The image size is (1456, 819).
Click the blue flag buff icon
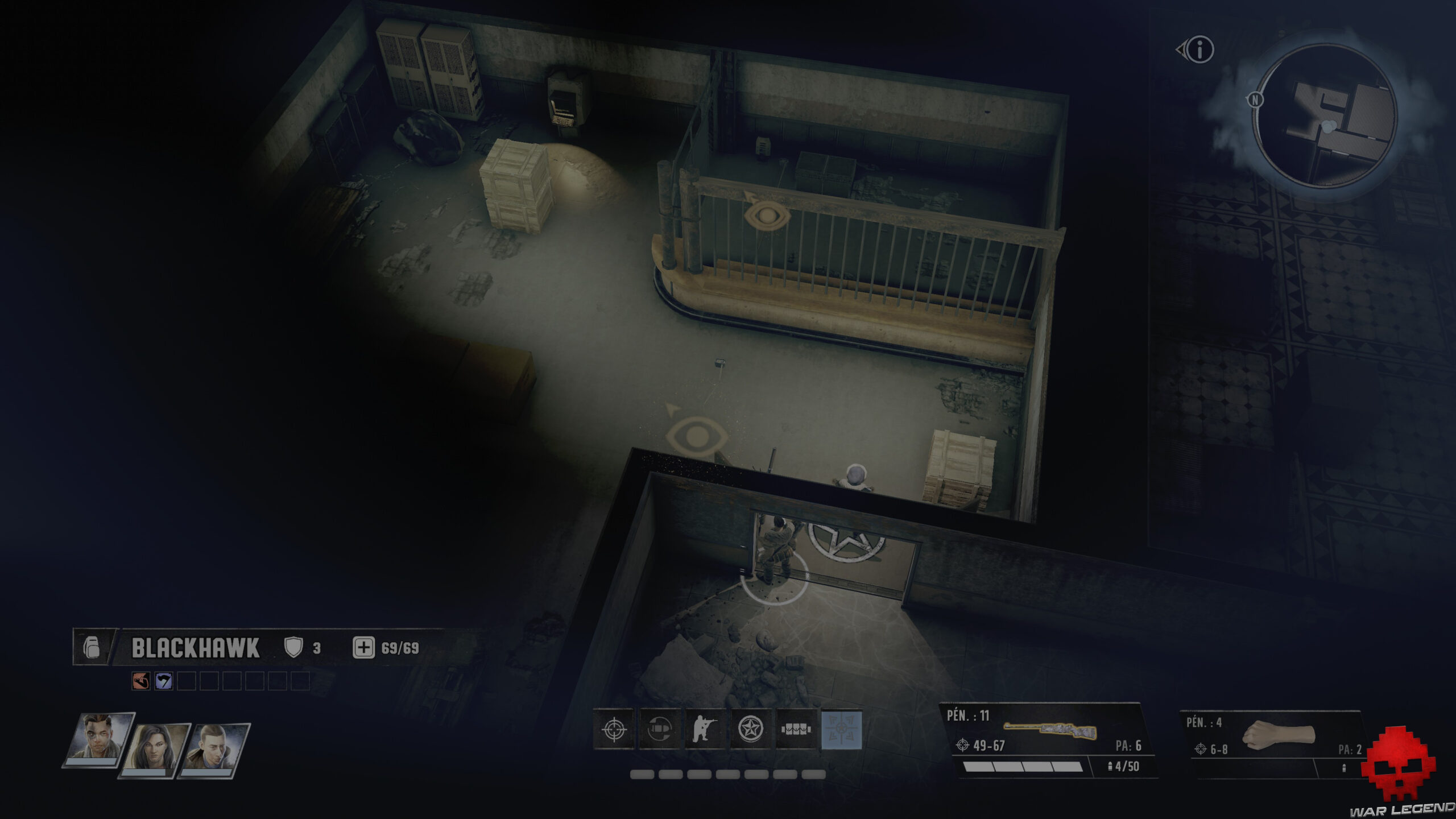pos(163,680)
